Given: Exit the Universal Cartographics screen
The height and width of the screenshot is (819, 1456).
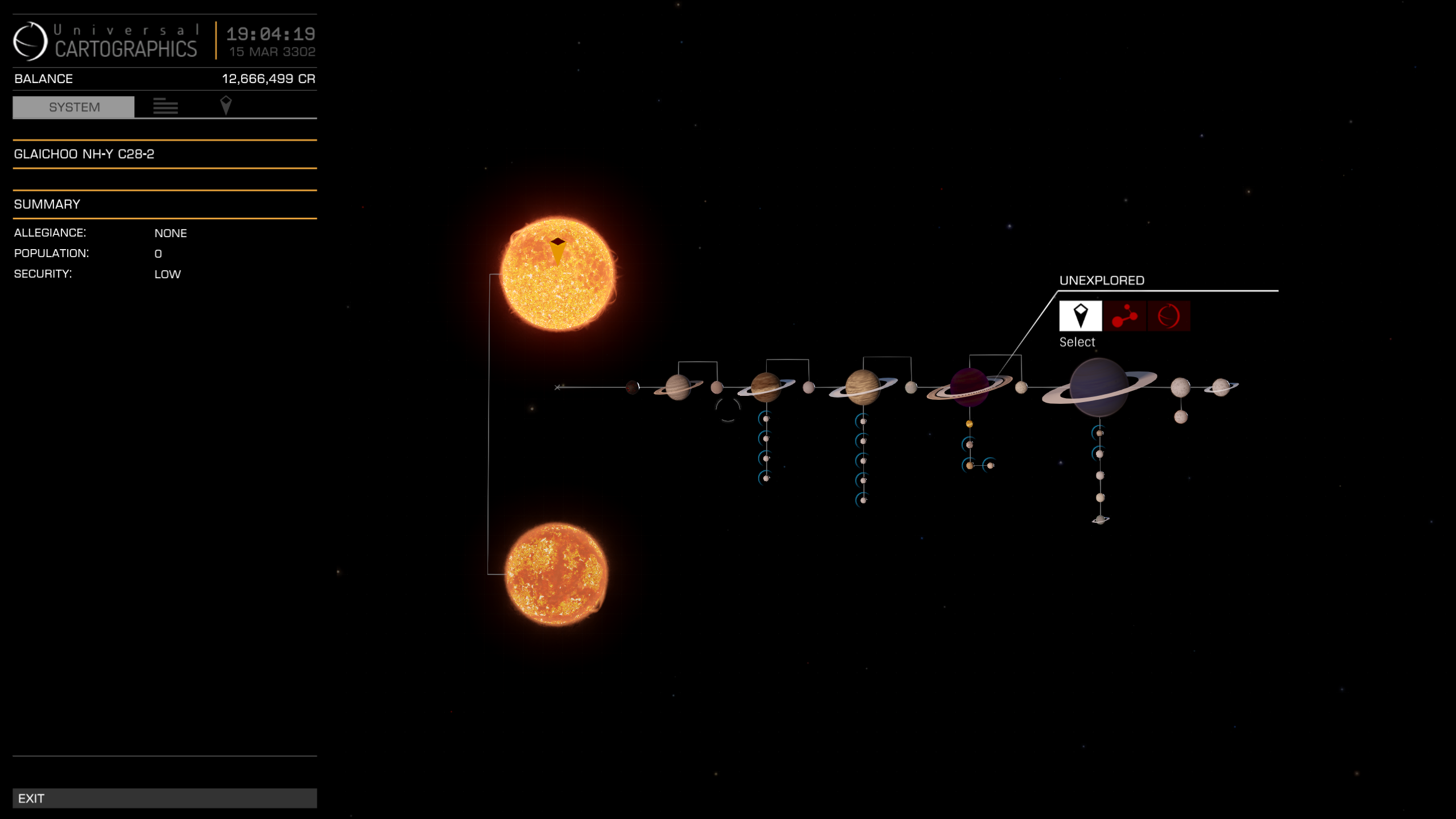Looking at the screenshot, I should point(164,798).
